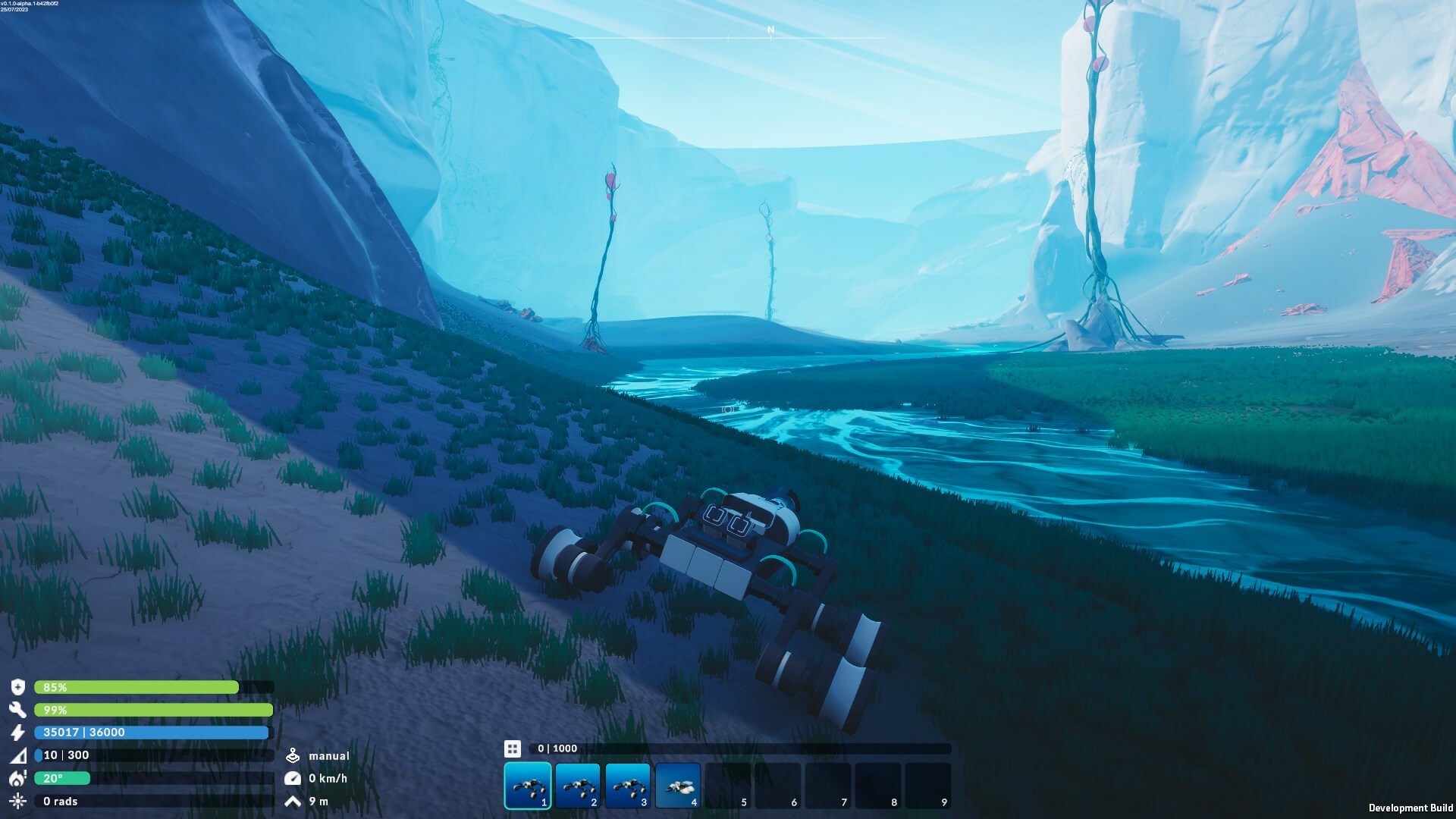Click the speedometer icon showing 0 km/h
The image size is (1456, 819).
[294, 777]
